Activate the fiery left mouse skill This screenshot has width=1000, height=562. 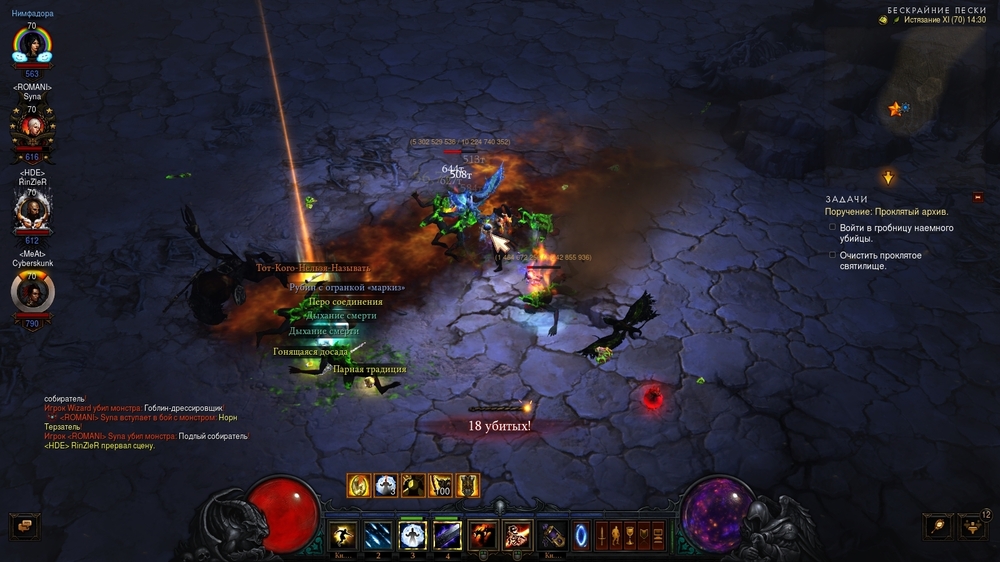(484, 535)
